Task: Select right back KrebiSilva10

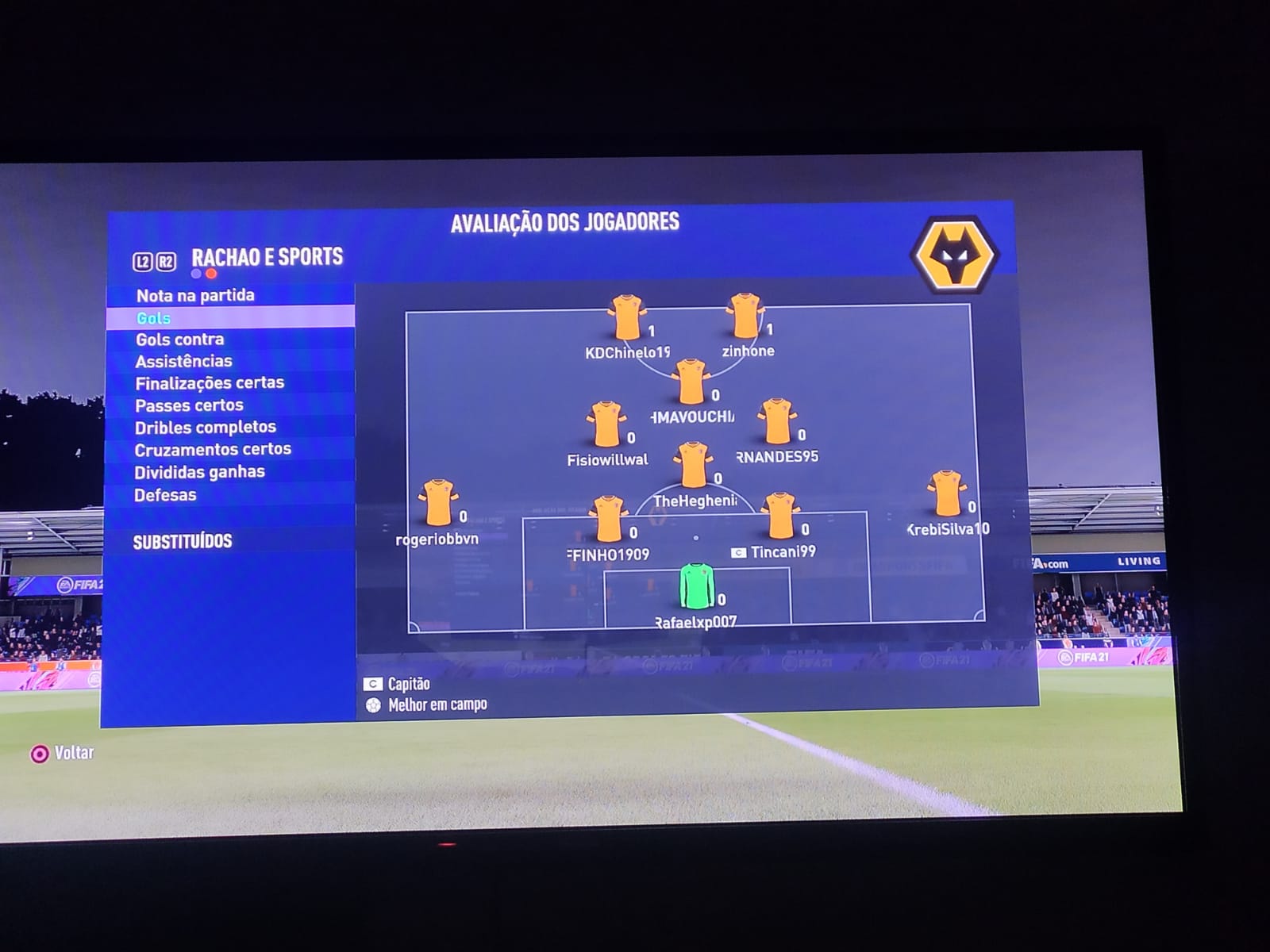Action: tap(945, 494)
